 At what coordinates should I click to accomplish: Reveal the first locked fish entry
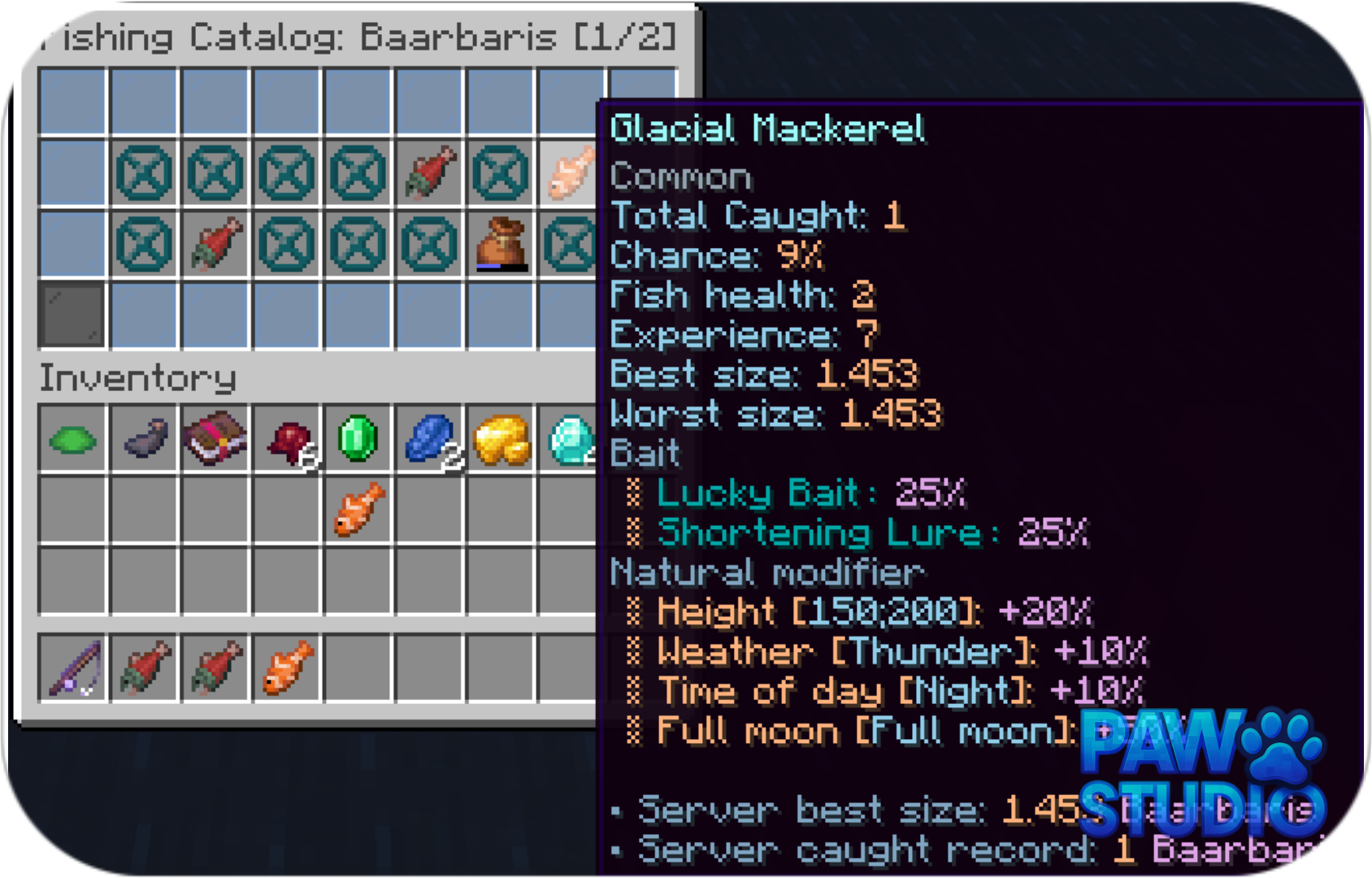tap(145, 175)
